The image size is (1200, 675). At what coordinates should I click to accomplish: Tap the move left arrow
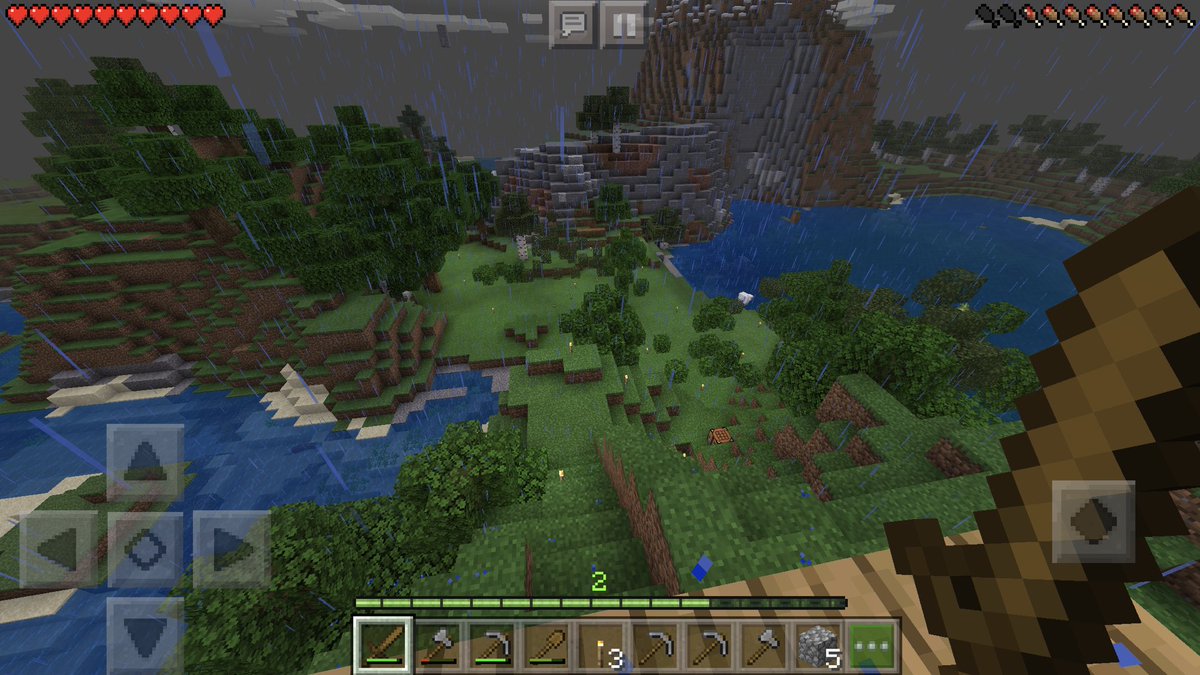(59, 549)
